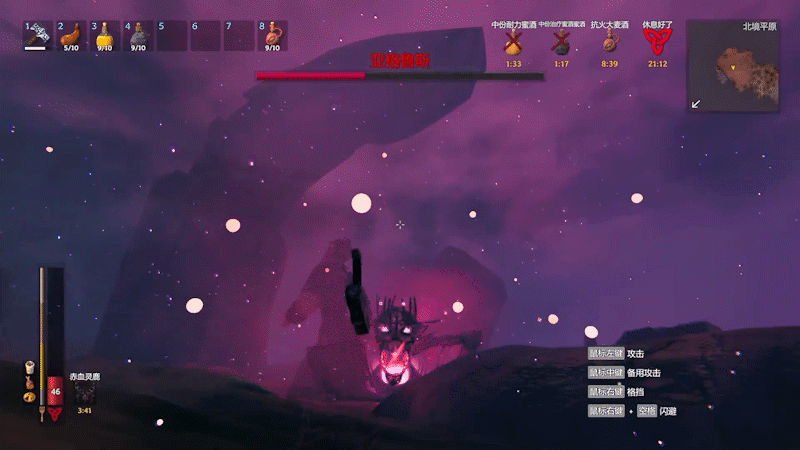Select the red flask in slot 8
800x450 pixels.
[x=272, y=35]
